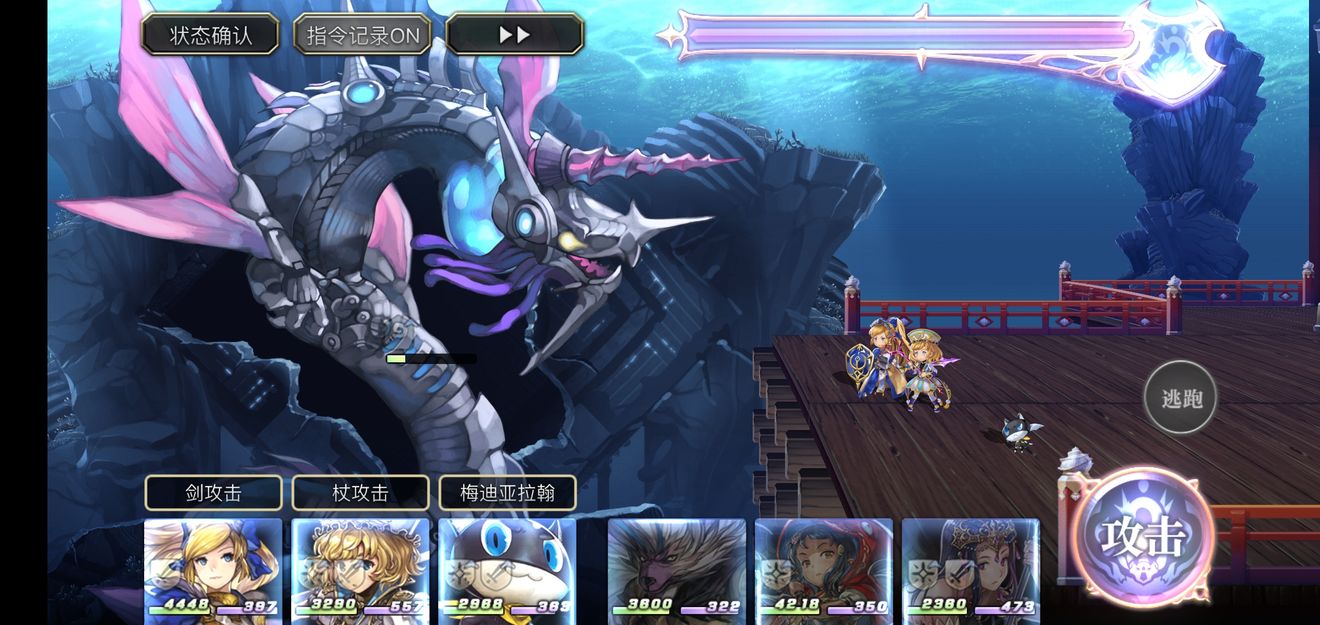Select the dark-haired reserve portrait with 2360 HP
The width and height of the screenshot is (1320, 625).
coord(971,567)
